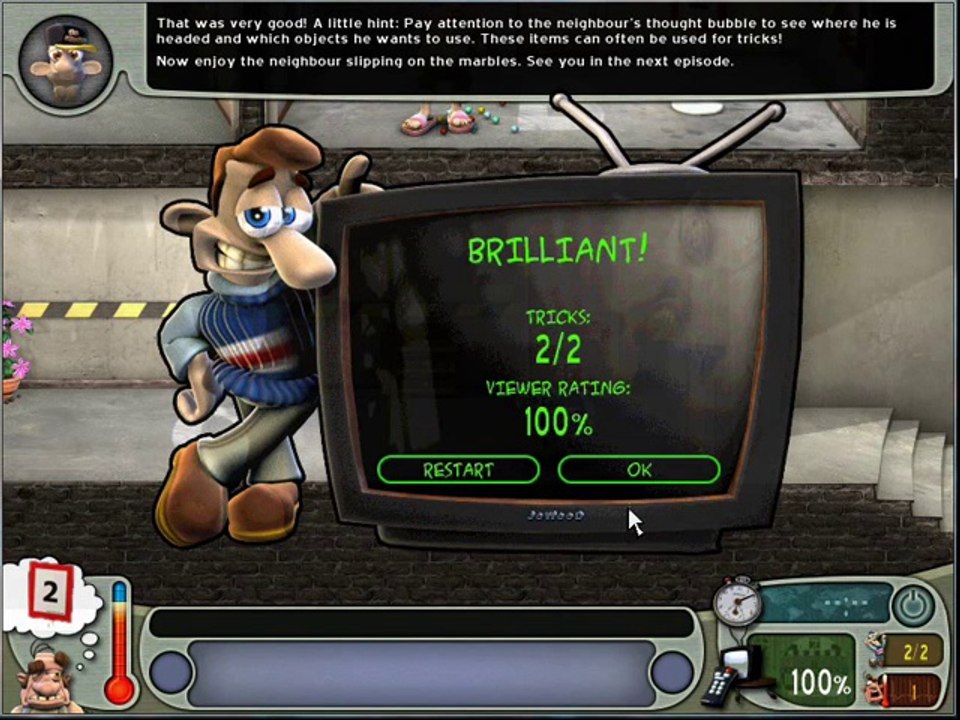This screenshot has width=960, height=720.
Task: Click the power button in the HUD
Action: tap(911, 605)
